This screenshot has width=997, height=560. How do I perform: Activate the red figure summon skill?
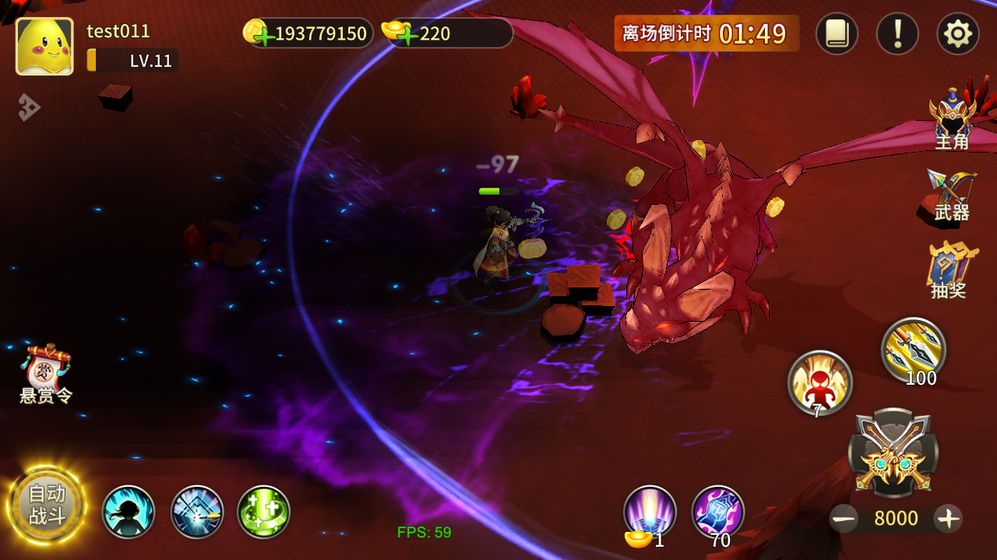coord(819,381)
